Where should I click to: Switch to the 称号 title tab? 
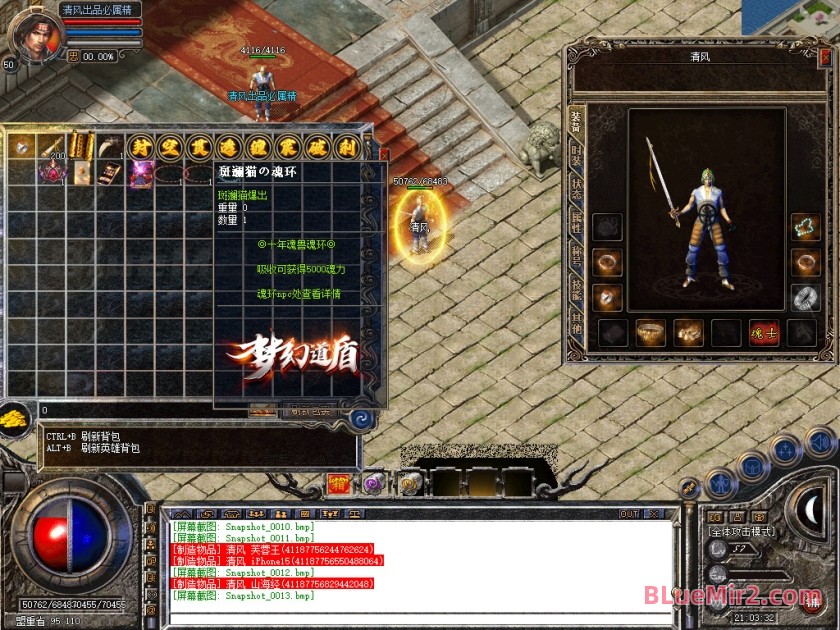coord(576,256)
